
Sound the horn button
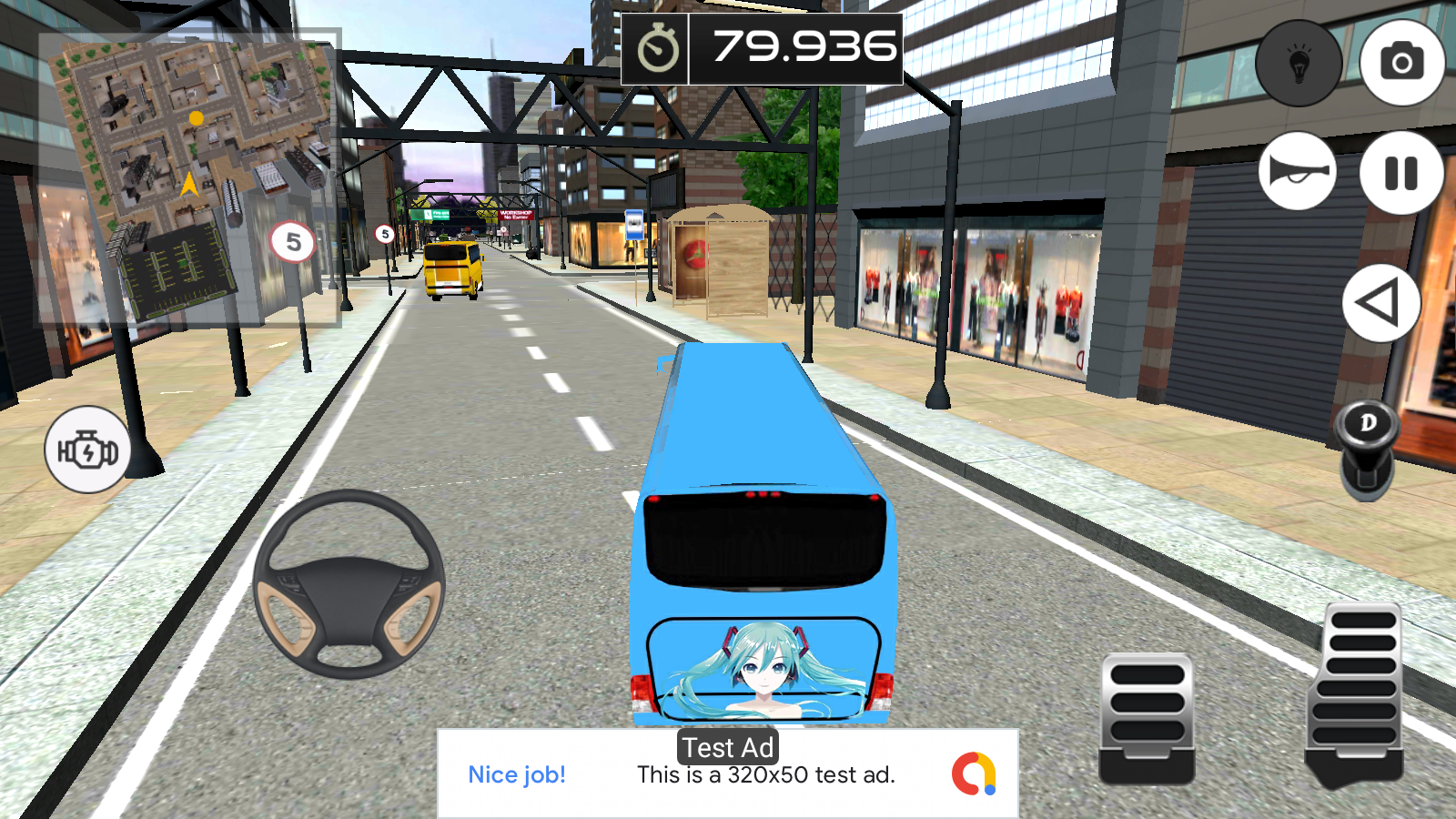[x=1298, y=171]
